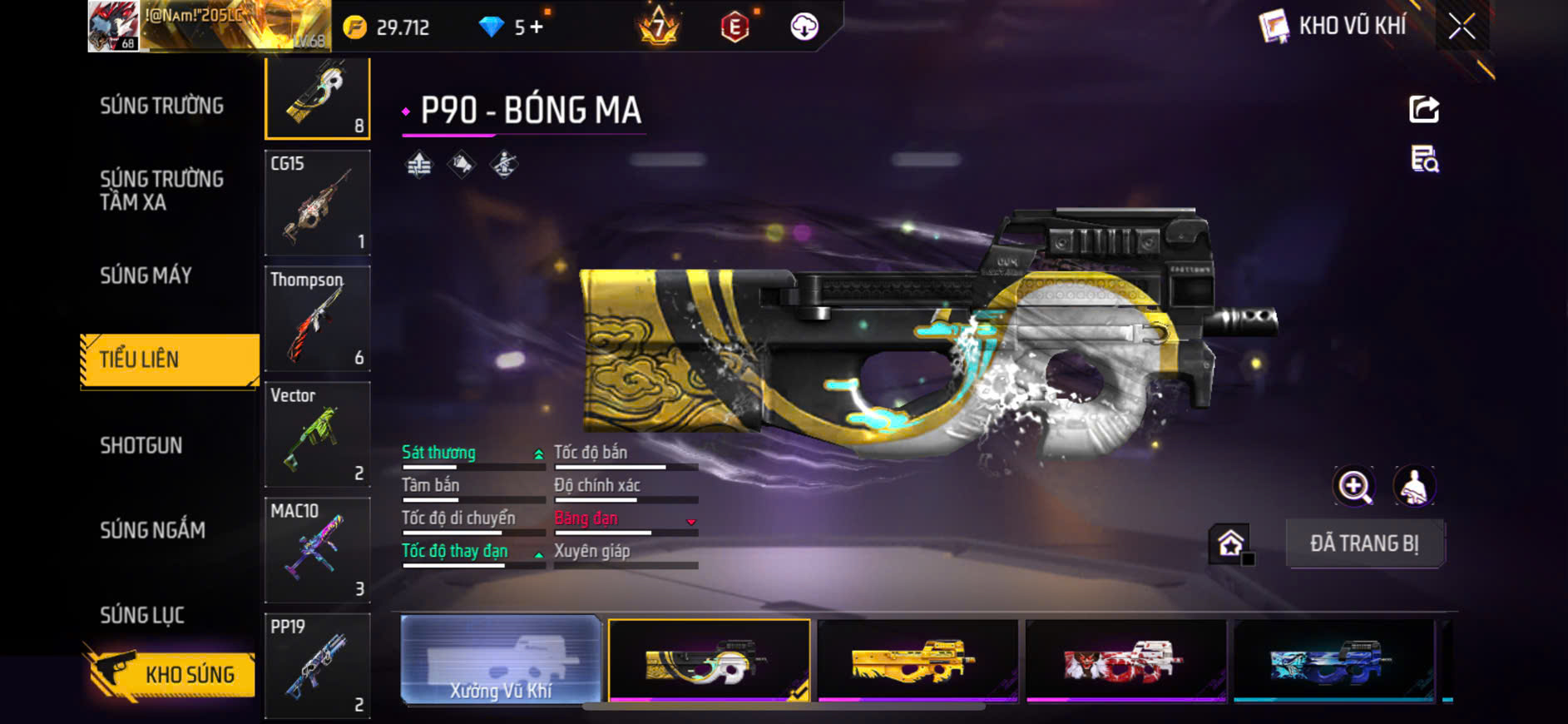1568x724 pixels.
Task: Open Xưởng Vũ Khí weapon workshop
Action: (501, 661)
